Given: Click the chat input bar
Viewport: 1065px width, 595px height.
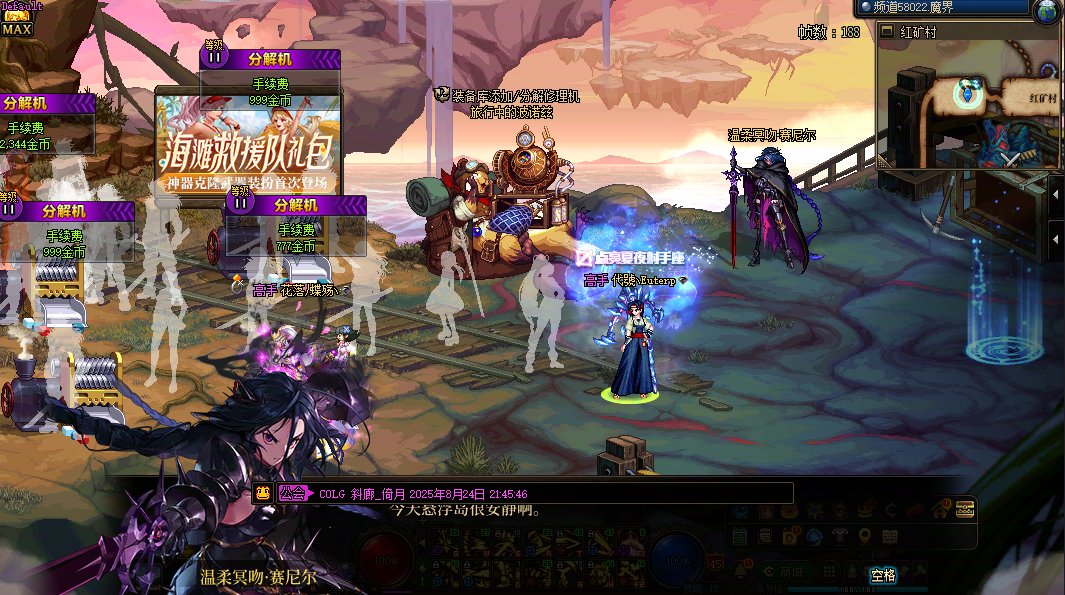Looking at the screenshot, I should tap(550, 493).
